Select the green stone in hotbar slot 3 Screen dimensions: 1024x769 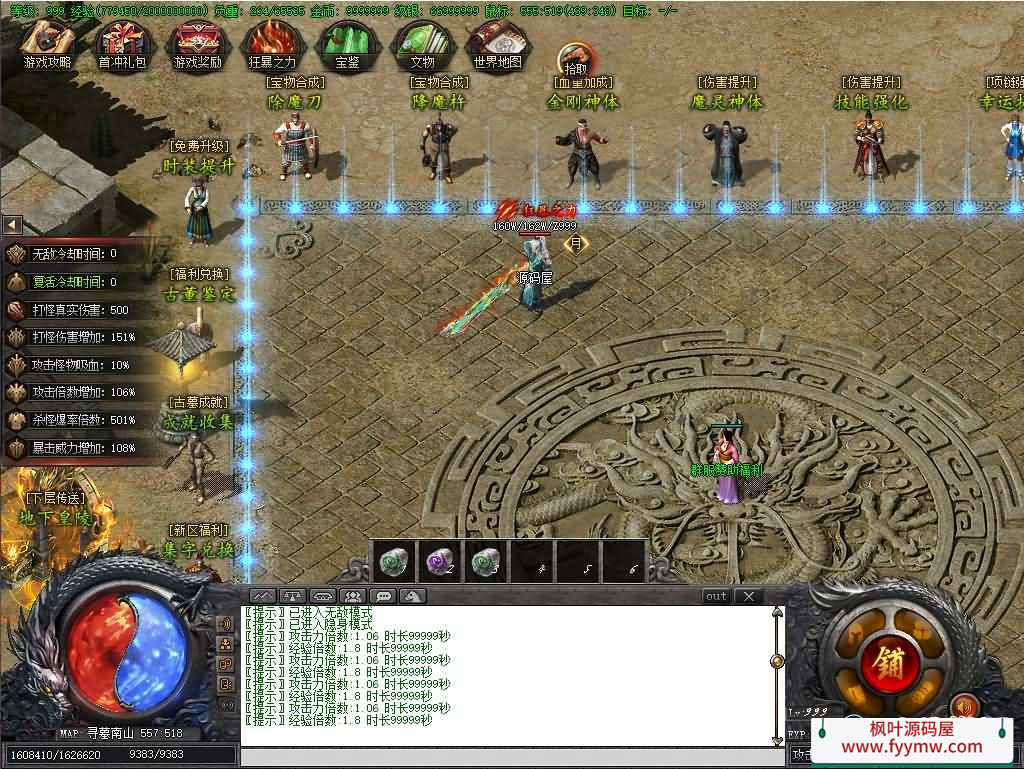[485, 561]
